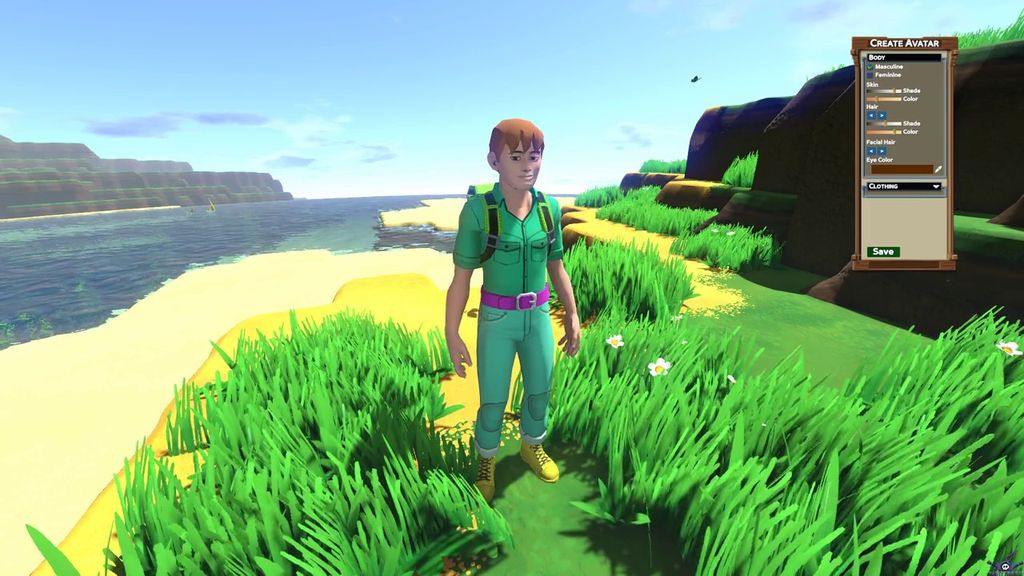Screen dimensions: 1024x576
Task: Activate the eye color eyedropper tool
Action: tap(938, 169)
